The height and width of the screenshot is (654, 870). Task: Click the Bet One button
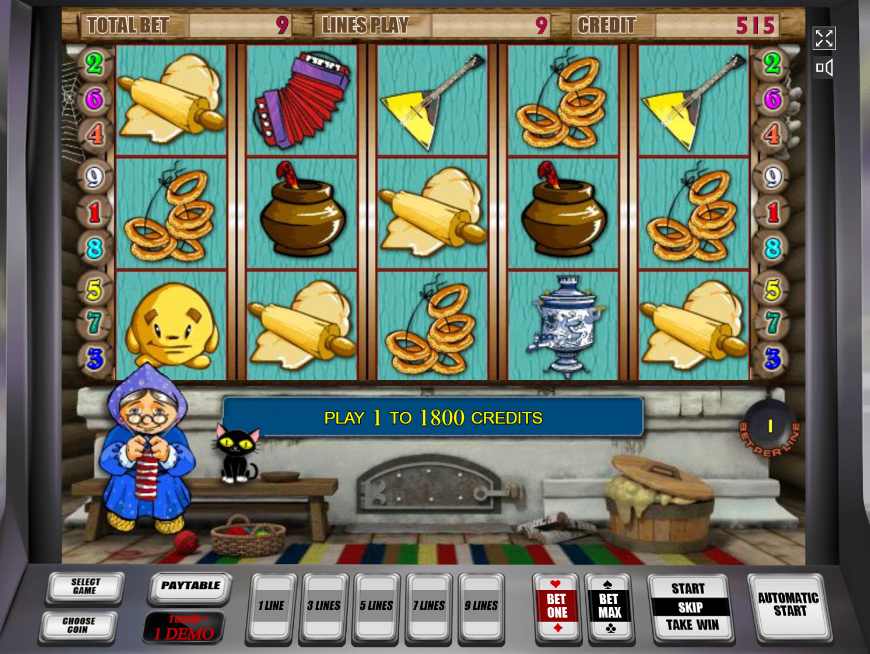pyautogui.click(x=557, y=607)
